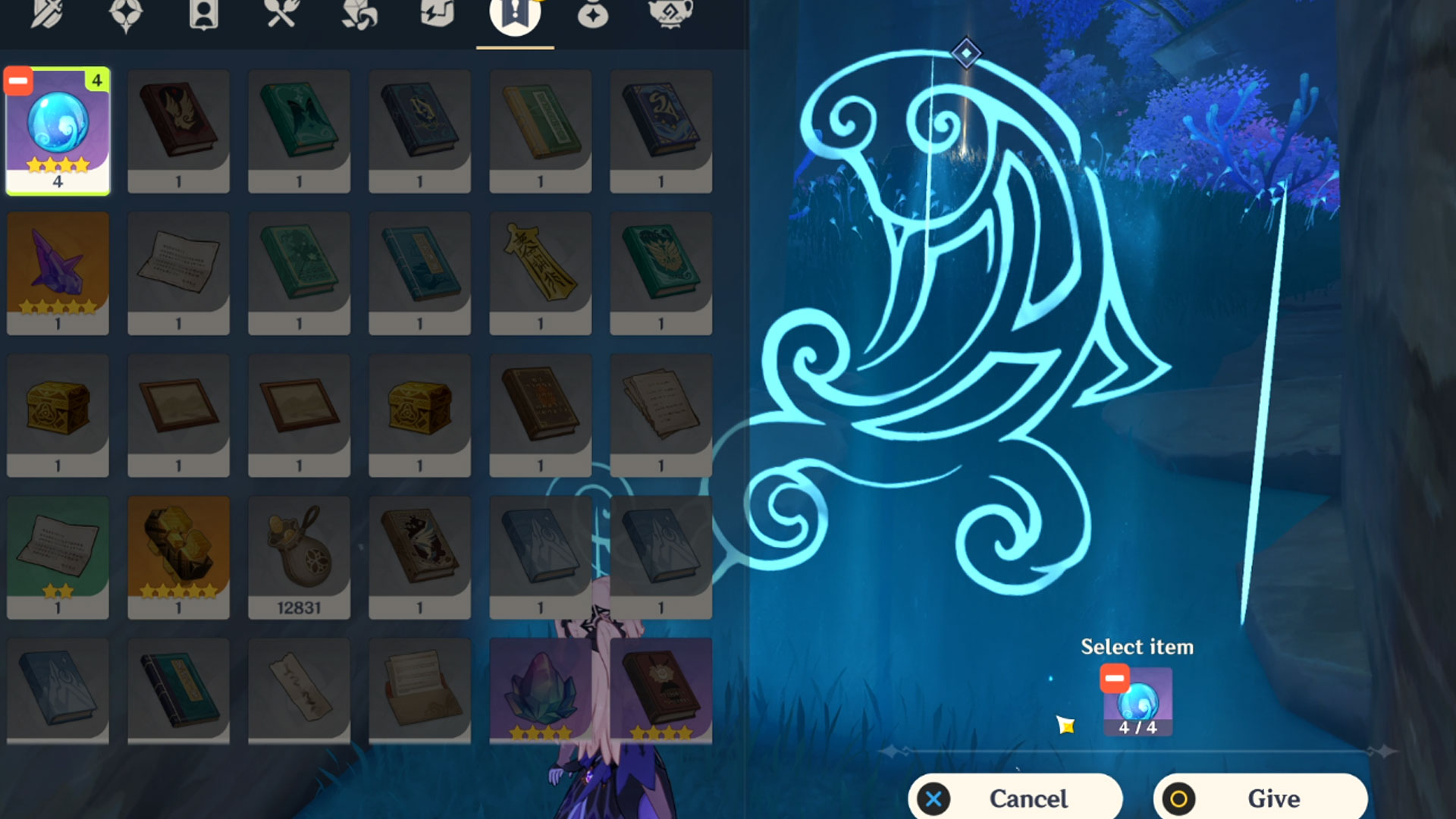Switch to the gadgets inventory tab

click(x=437, y=15)
